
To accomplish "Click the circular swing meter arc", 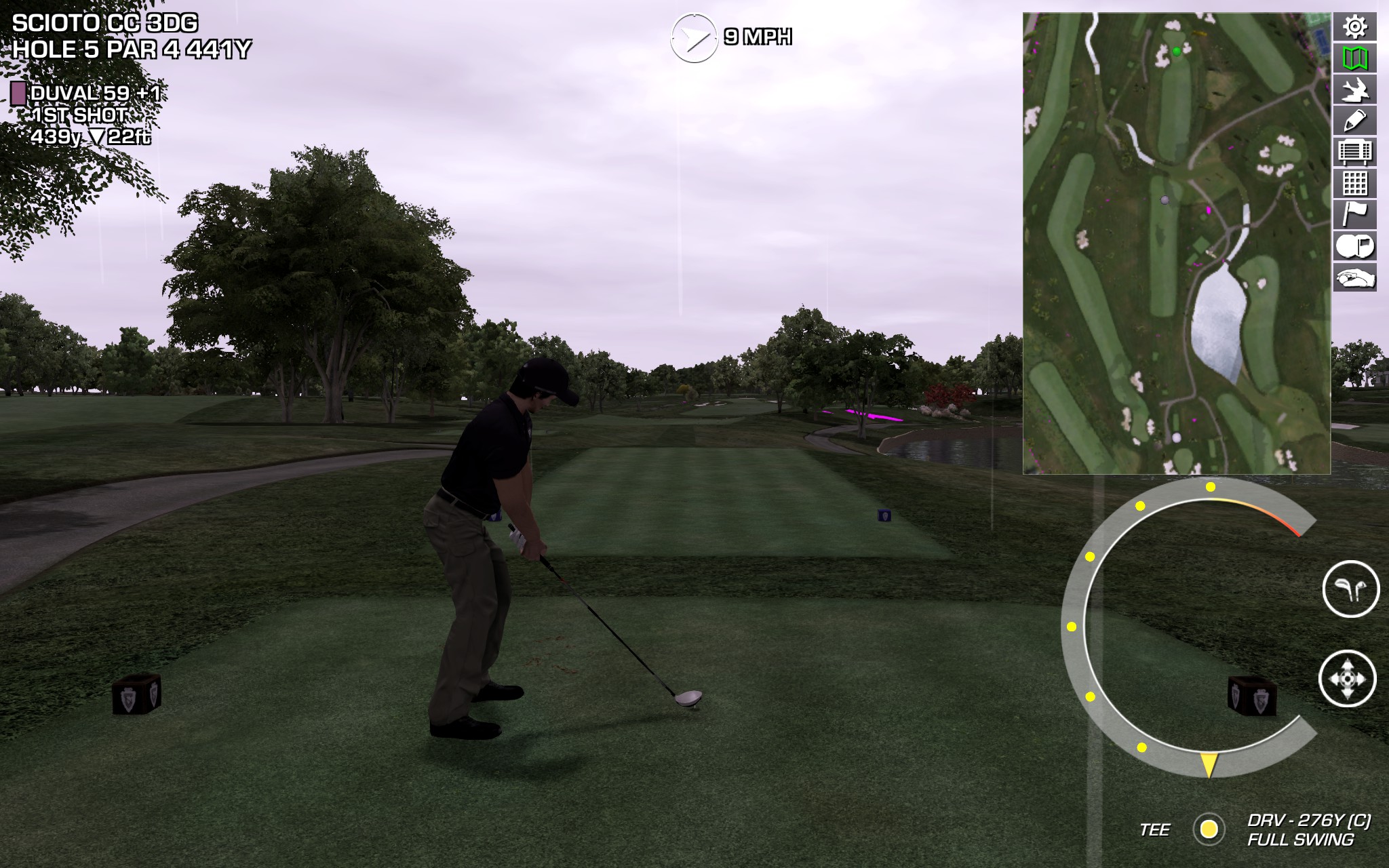I will point(1074,627).
